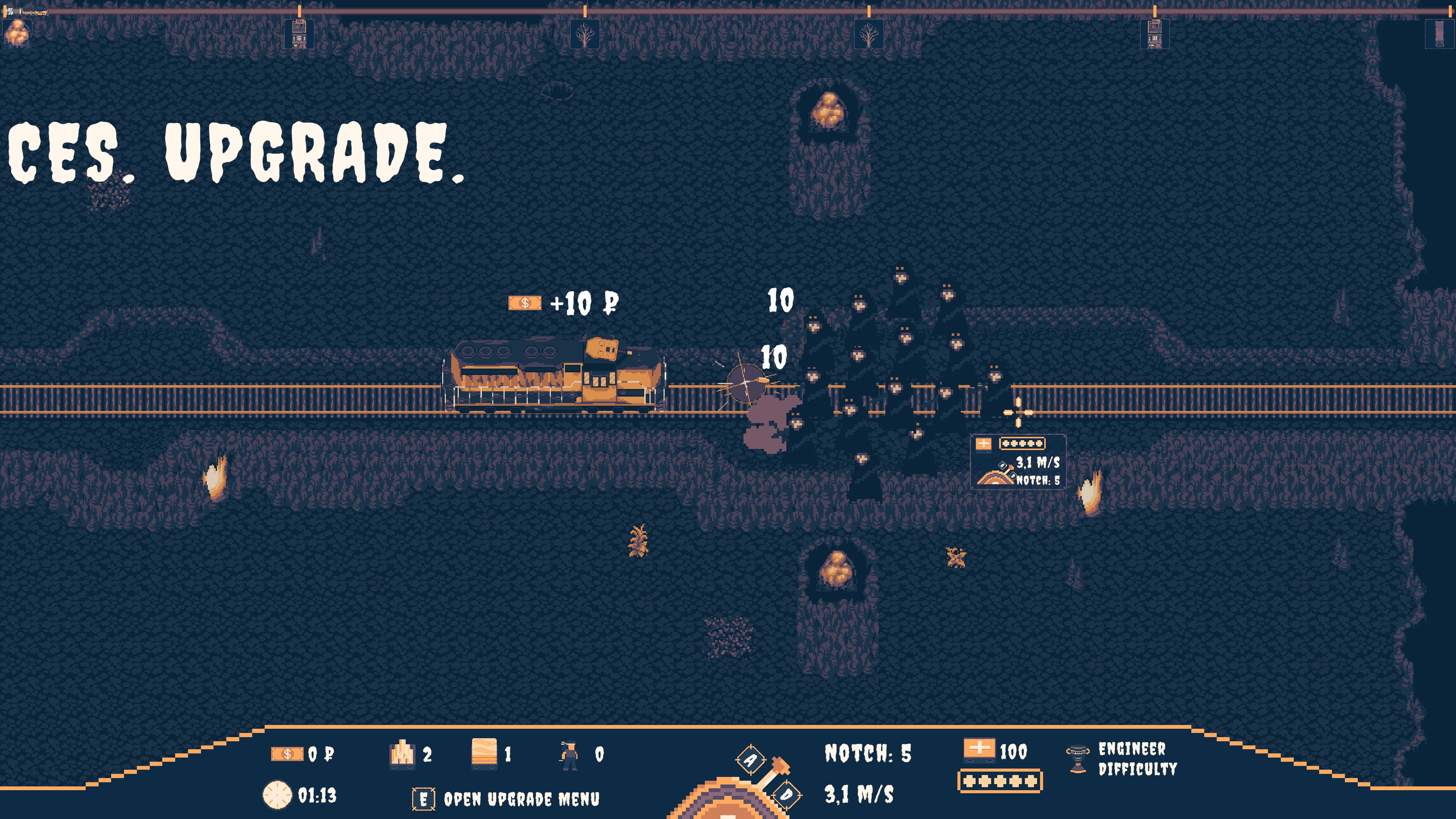Click the boulder marker on the route bar
The width and height of the screenshot is (1456, 819).
pyautogui.click(x=16, y=33)
